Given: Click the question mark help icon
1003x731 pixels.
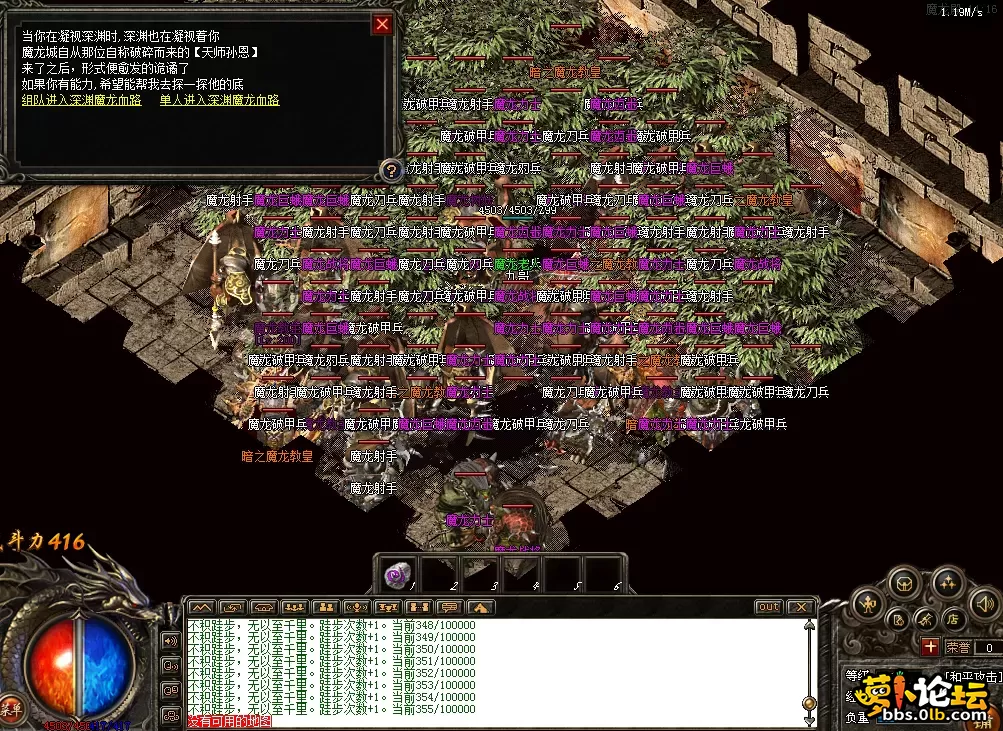Looking at the screenshot, I should (x=392, y=170).
